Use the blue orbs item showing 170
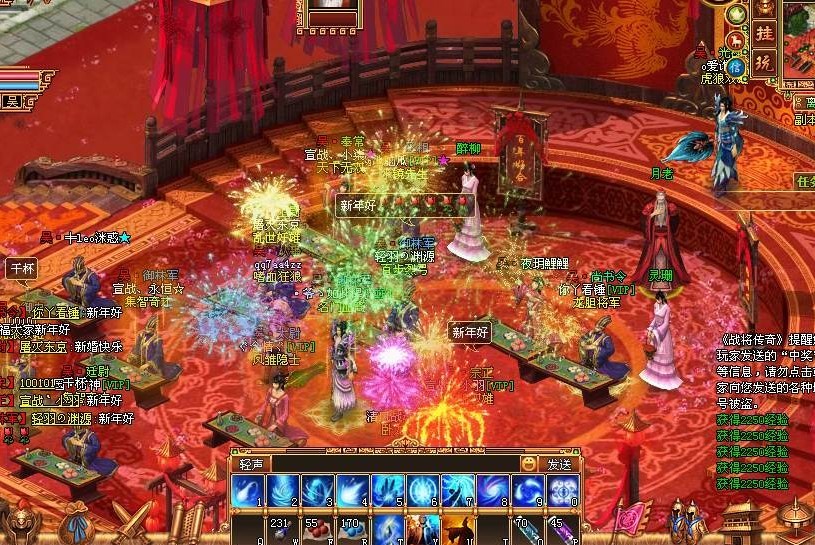The width and height of the screenshot is (815, 545). click(x=351, y=530)
